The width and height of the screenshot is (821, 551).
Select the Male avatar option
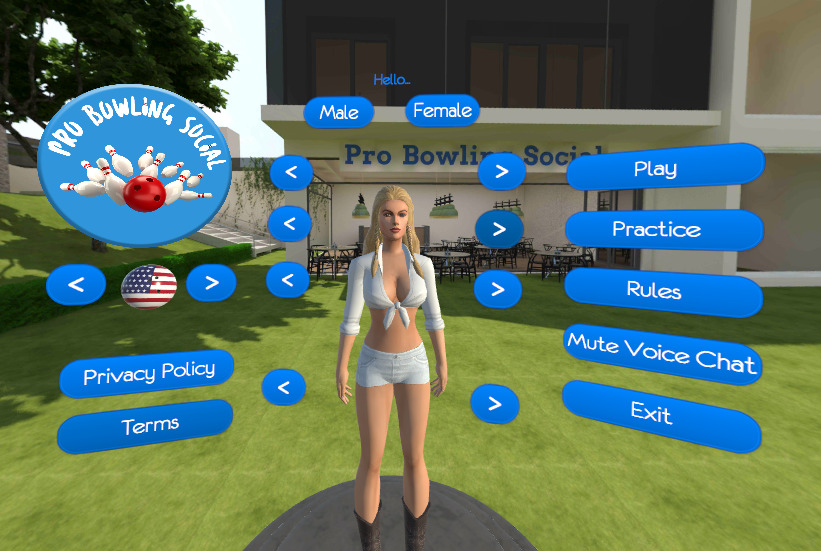pyautogui.click(x=339, y=112)
